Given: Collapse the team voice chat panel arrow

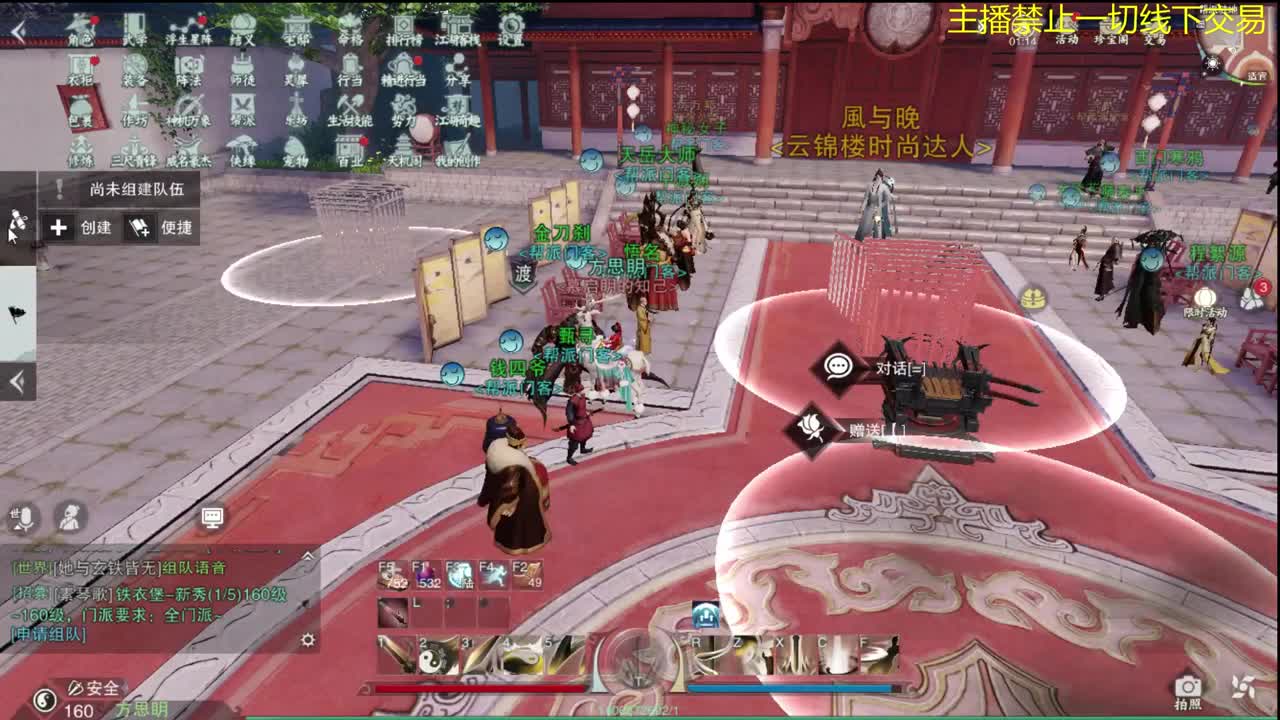Looking at the screenshot, I should (308, 557).
